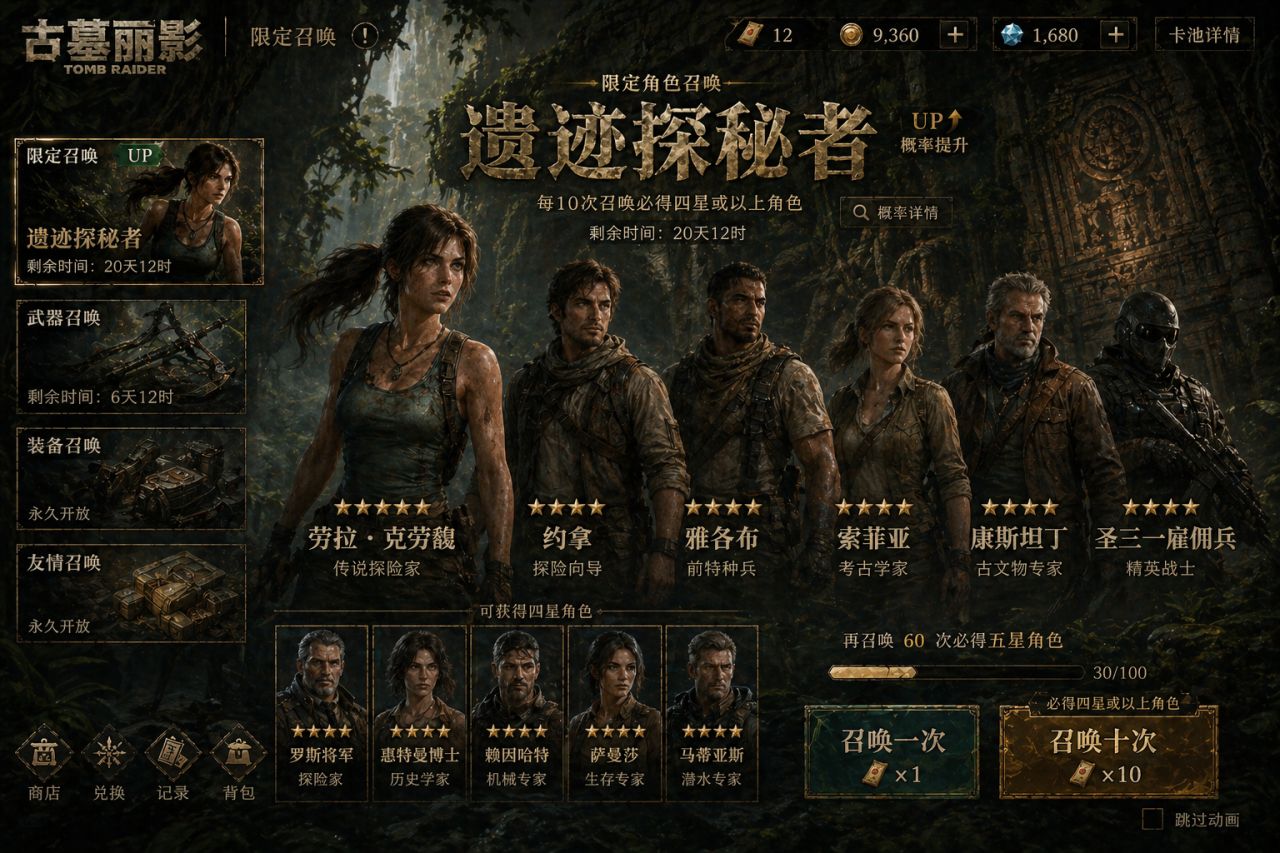Perform a 召唤十次 ten-pull summon

pyautogui.click(x=1108, y=753)
